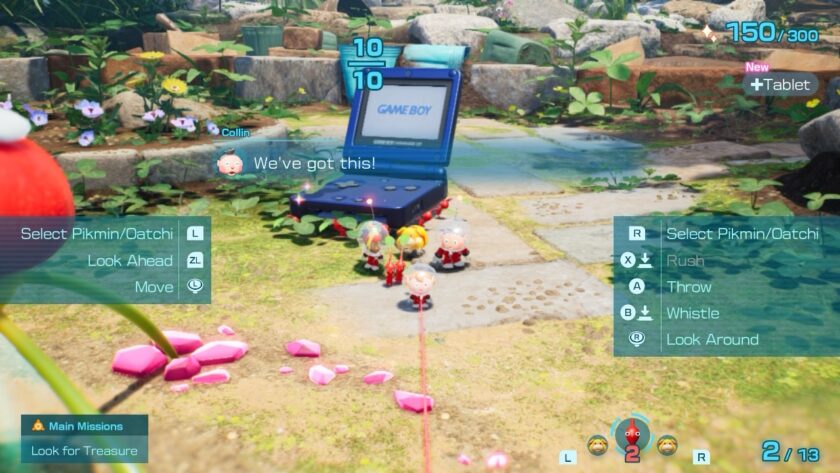
Task: Click Collin's portrait in the dialogue
Action: point(231,162)
